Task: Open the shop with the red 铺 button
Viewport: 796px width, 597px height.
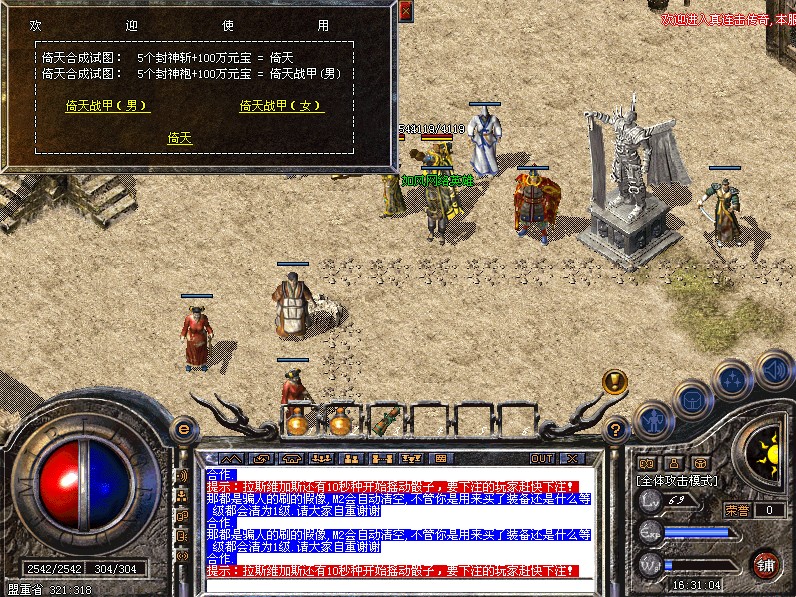Action: coord(766,564)
